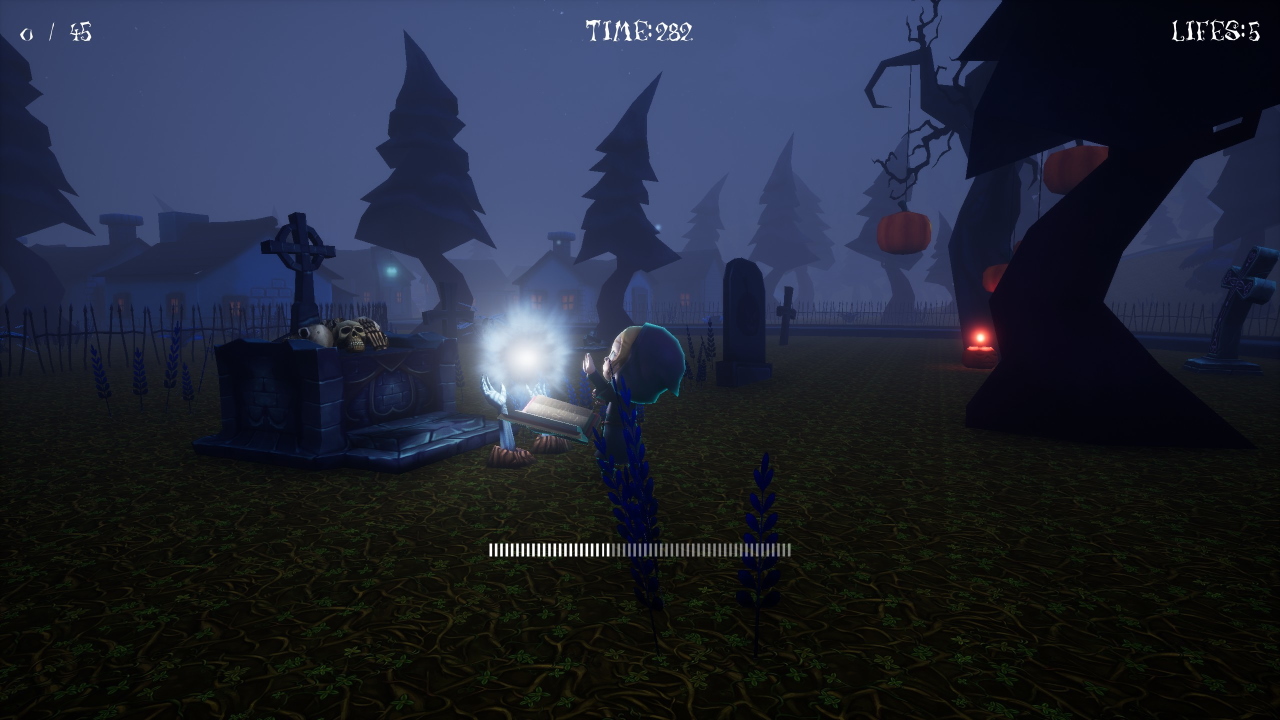Open the TIME:282 display
This screenshot has width=1280, height=720.
[640, 30]
